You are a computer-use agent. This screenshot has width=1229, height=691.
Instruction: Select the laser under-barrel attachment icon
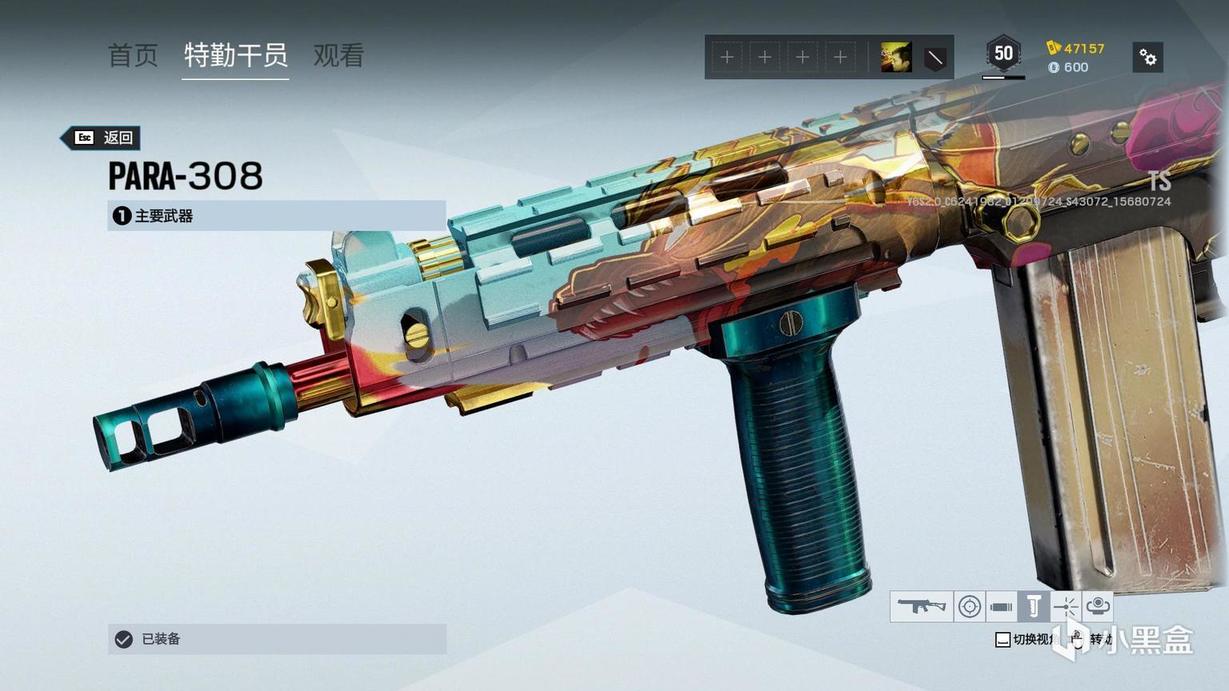click(x=1066, y=606)
